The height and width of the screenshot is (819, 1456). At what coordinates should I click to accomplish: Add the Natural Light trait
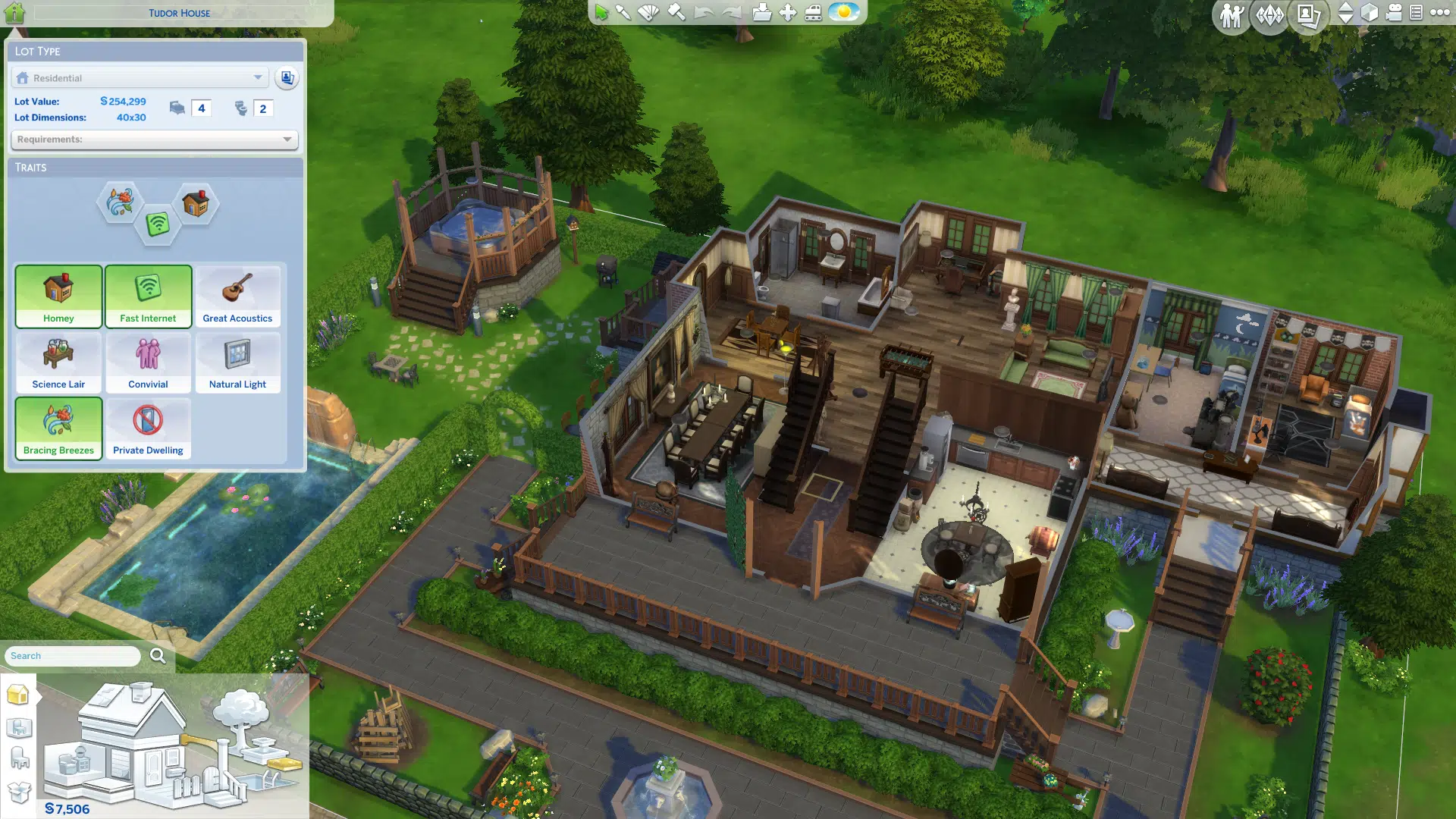pos(237,362)
